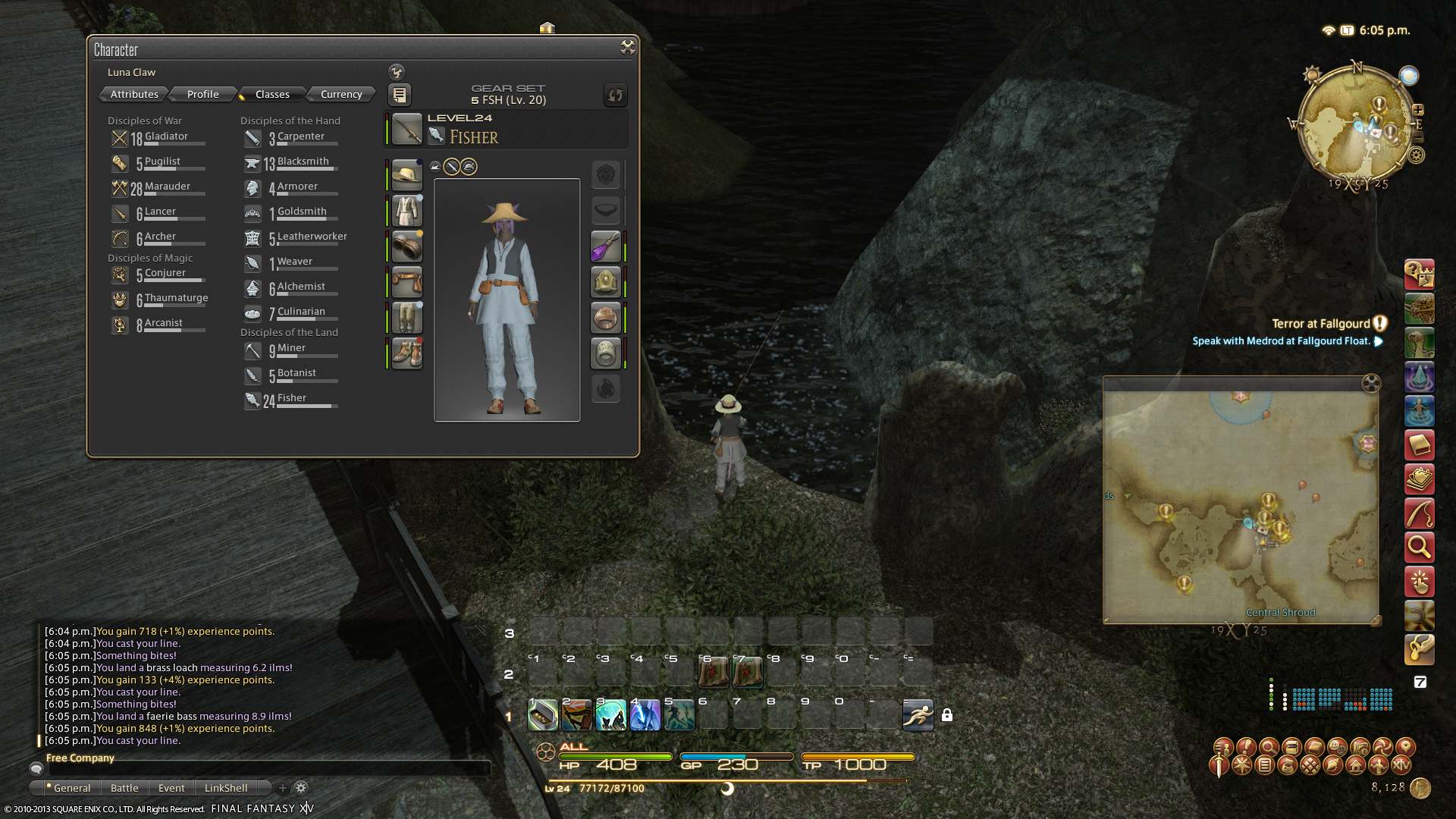Screen dimensions: 1456x819
Task: Click the fishing rod main hand slot
Action: point(407,130)
